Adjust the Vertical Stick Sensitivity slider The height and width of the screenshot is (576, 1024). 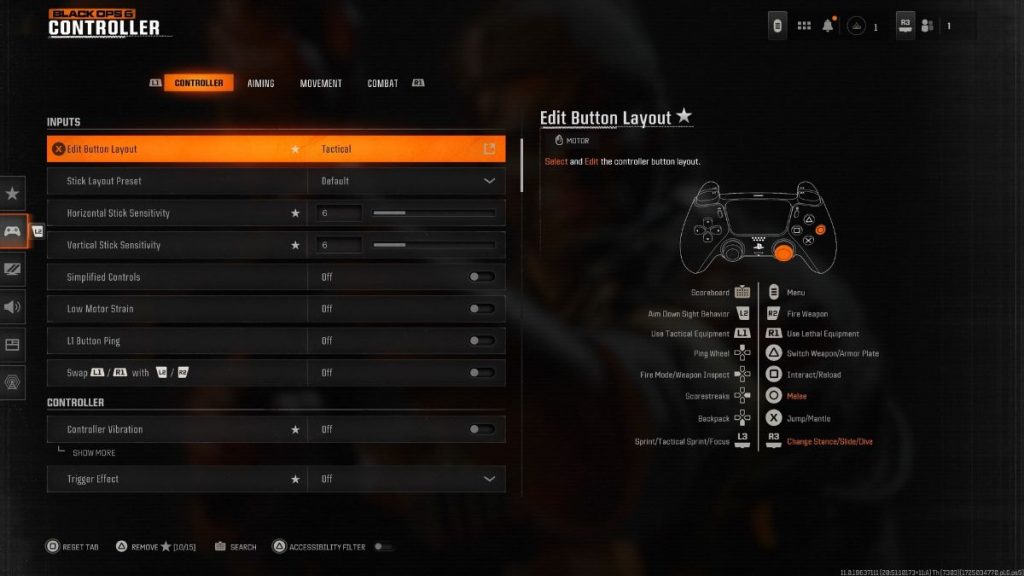pos(433,245)
